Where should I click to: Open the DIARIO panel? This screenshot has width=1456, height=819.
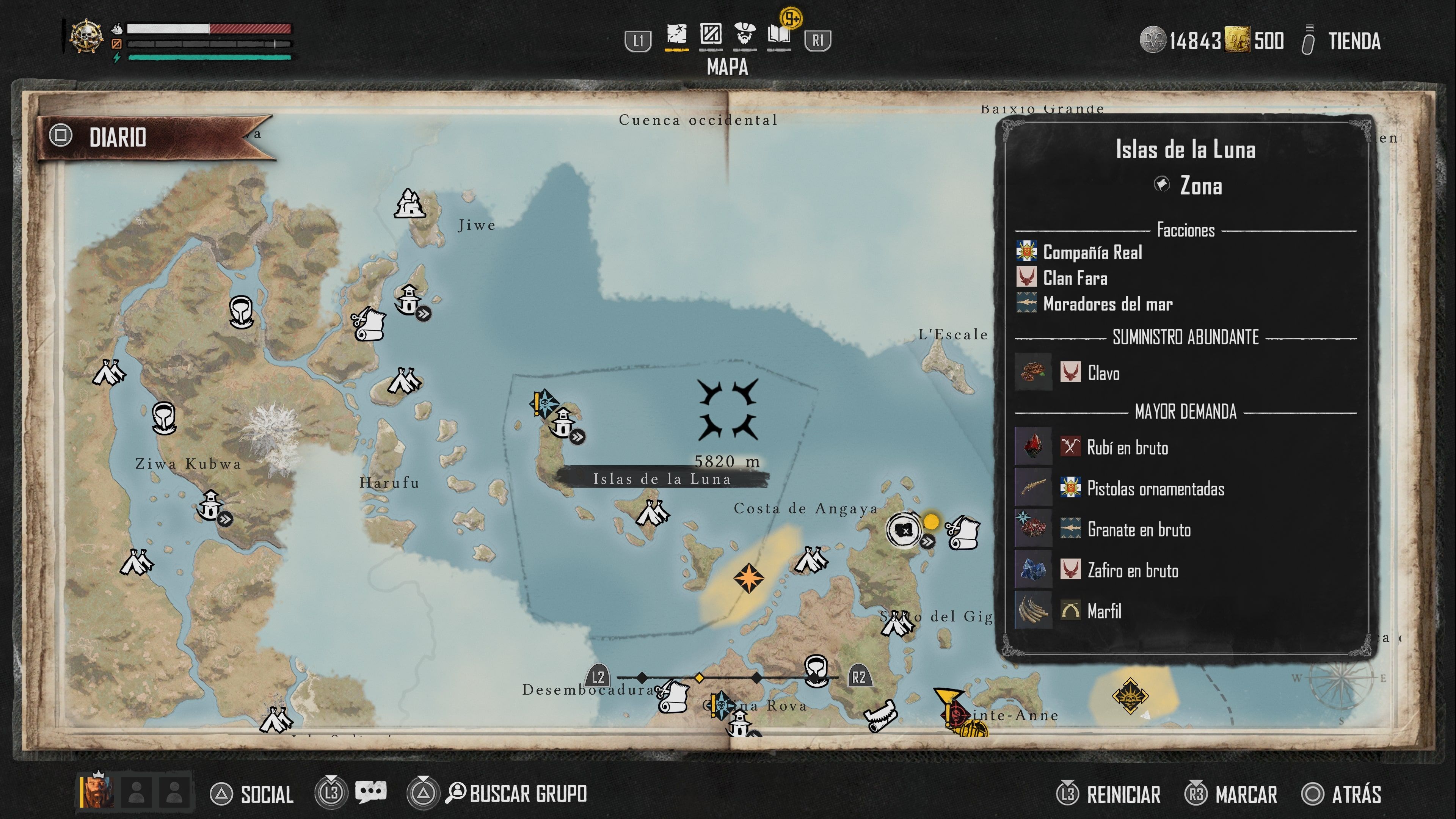(118, 137)
